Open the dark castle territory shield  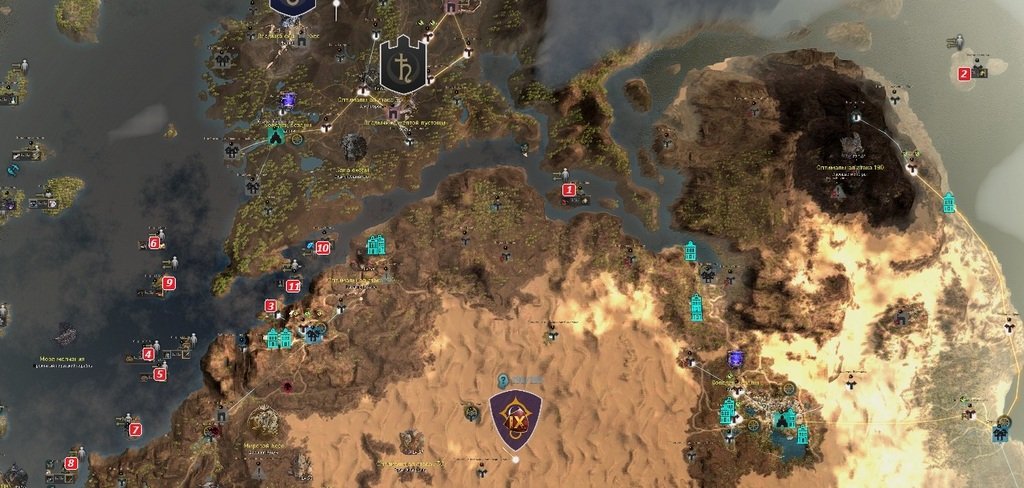403,65
